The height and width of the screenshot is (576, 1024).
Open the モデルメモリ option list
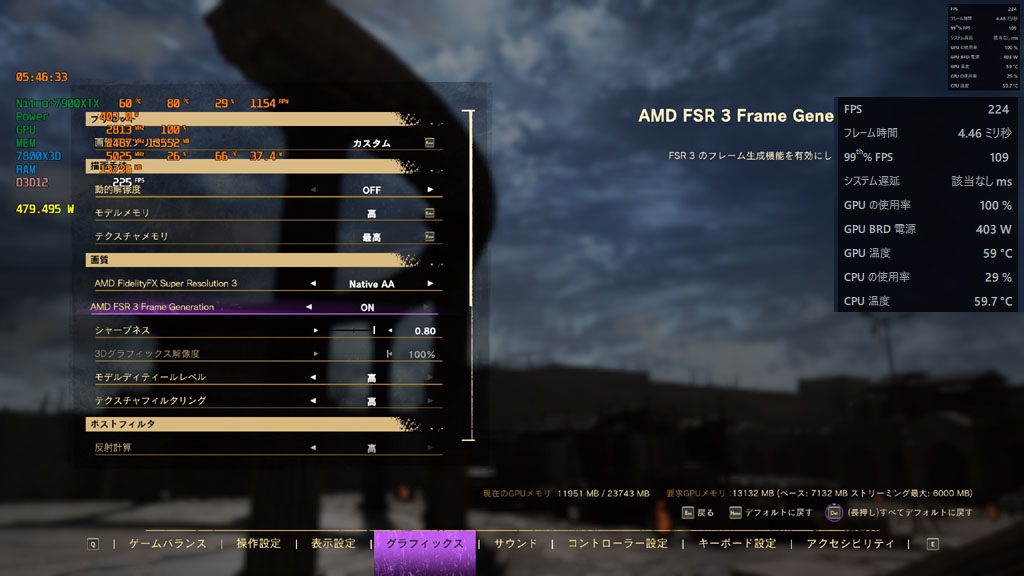tap(429, 213)
